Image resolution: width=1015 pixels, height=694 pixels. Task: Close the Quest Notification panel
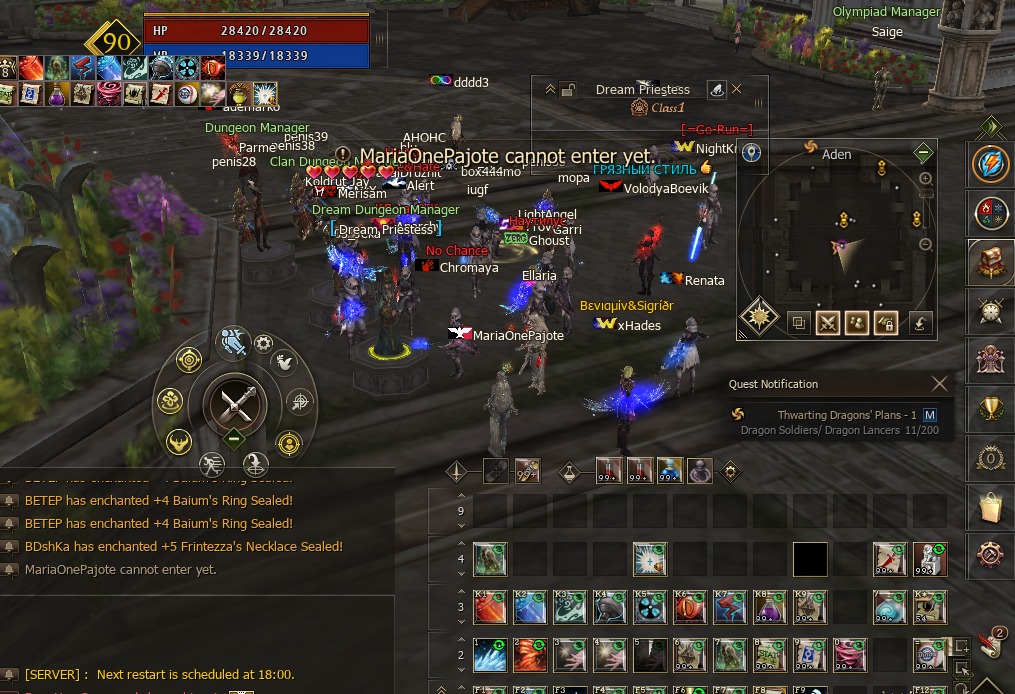point(939,383)
